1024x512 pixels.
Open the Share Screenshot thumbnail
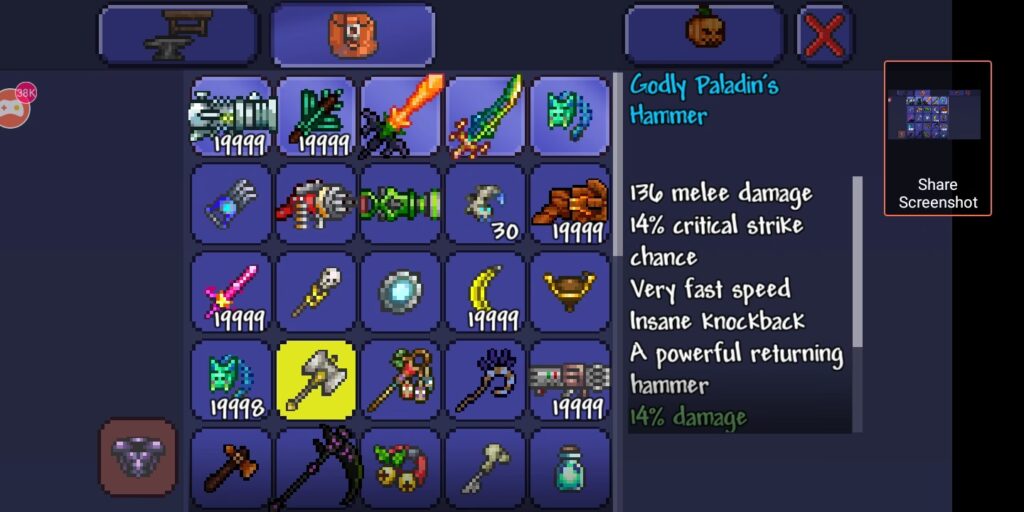pos(937,138)
